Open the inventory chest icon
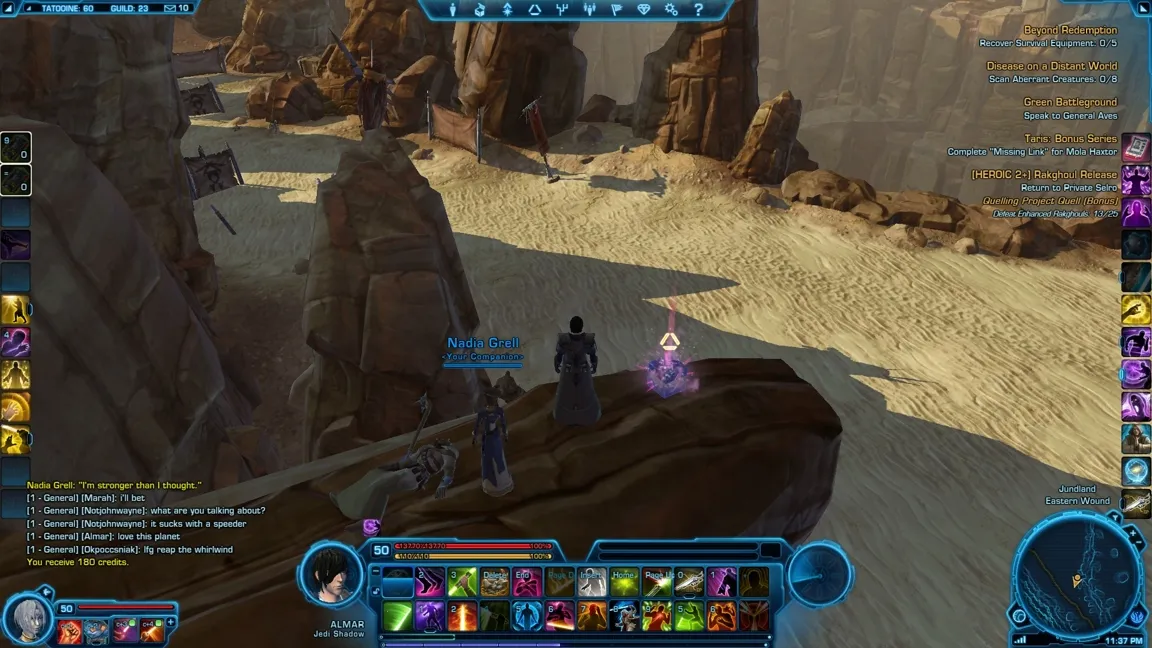The height and width of the screenshot is (648, 1152). click(480, 10)
